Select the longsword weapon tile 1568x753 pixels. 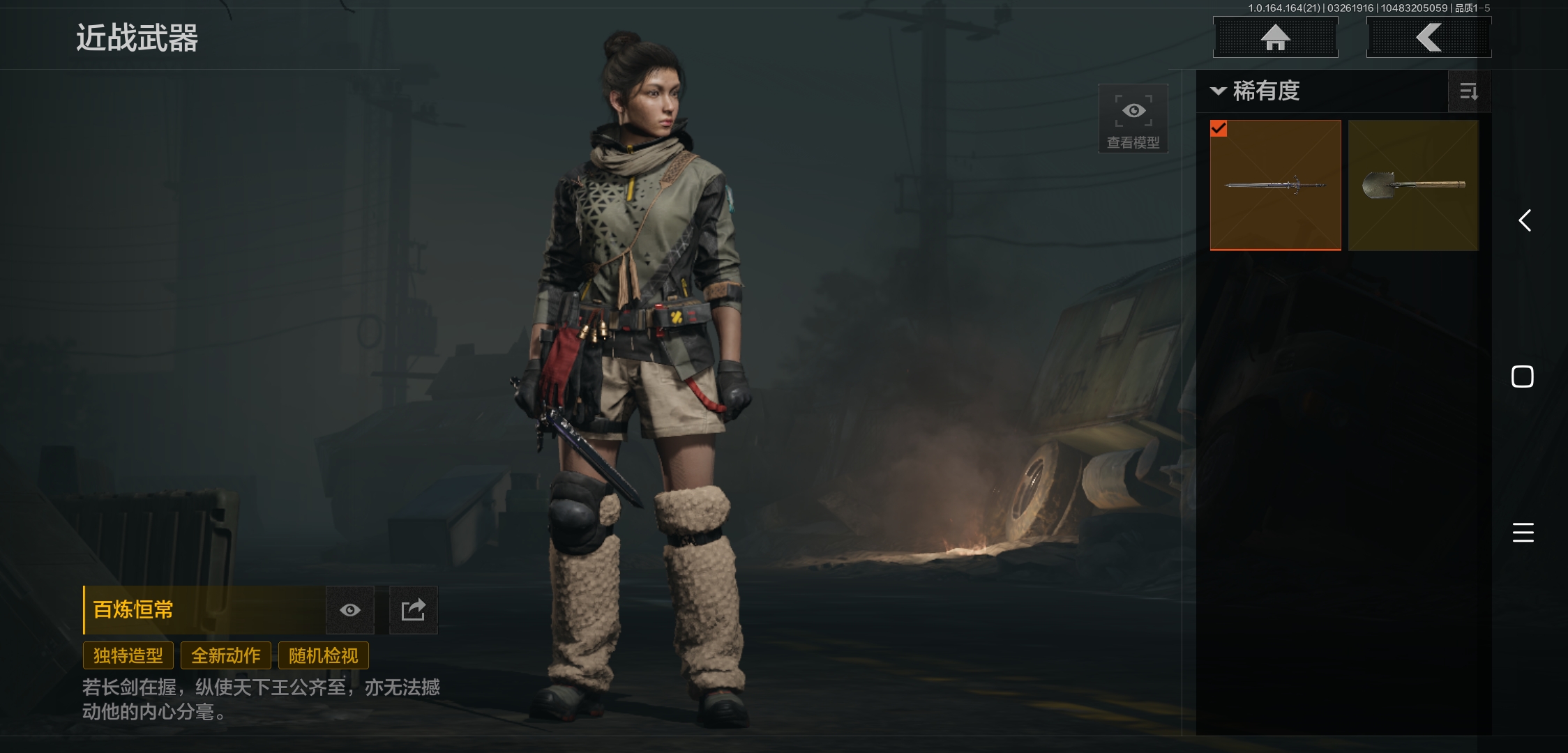(1275, 185)
